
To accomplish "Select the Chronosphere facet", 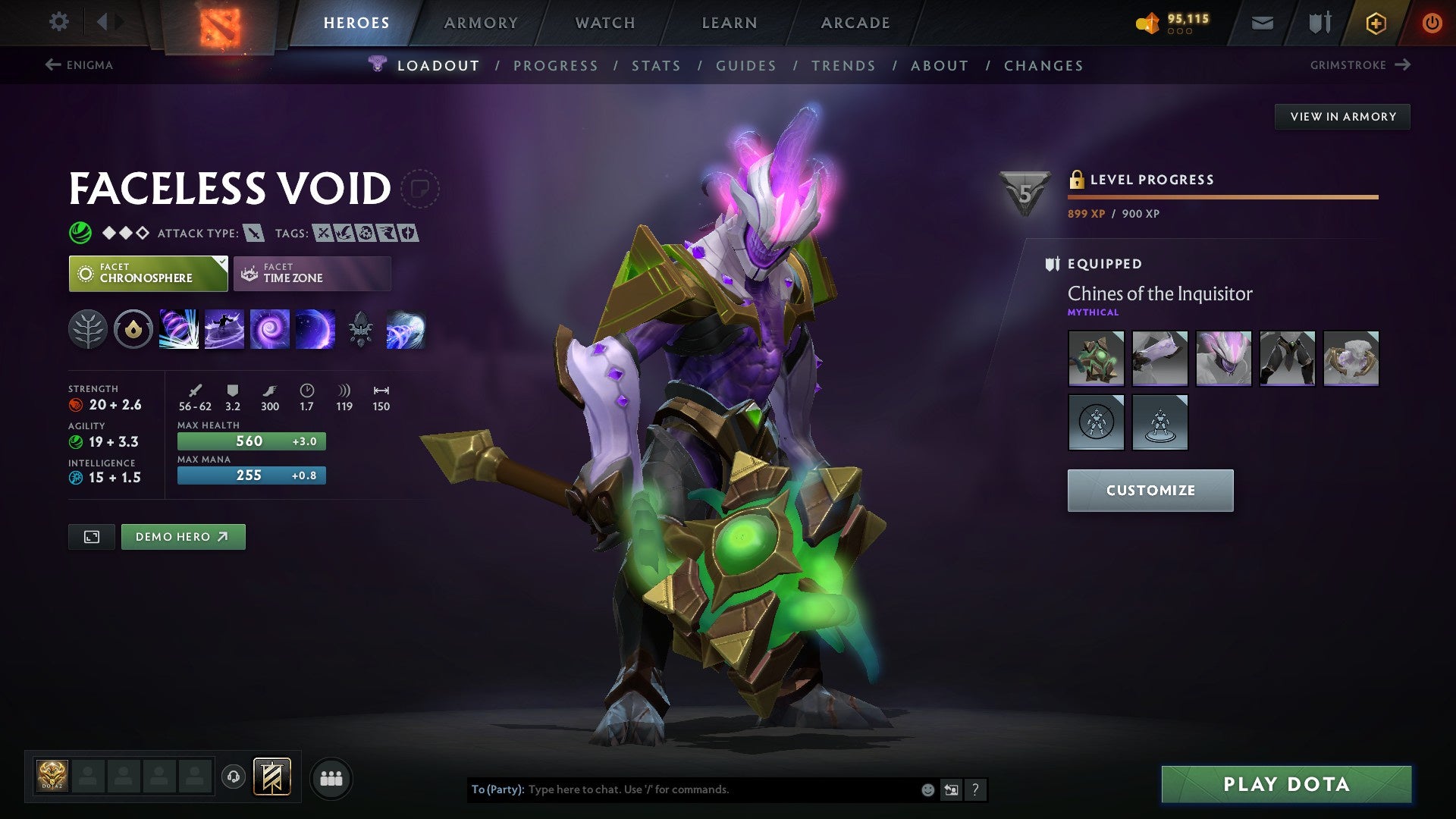I will (x=148, y=273).
